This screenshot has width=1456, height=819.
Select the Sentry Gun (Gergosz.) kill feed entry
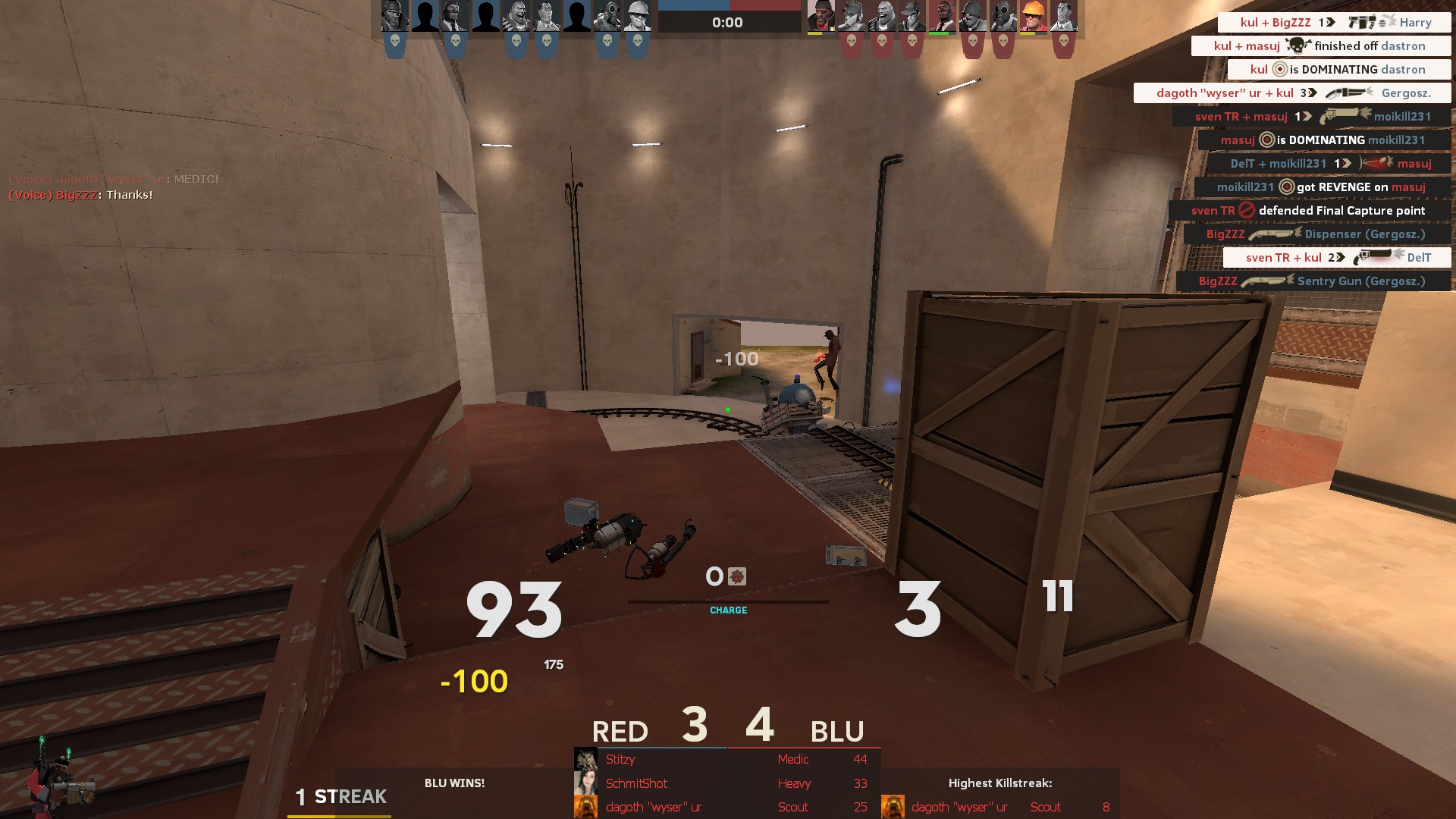pos(1313,281)
